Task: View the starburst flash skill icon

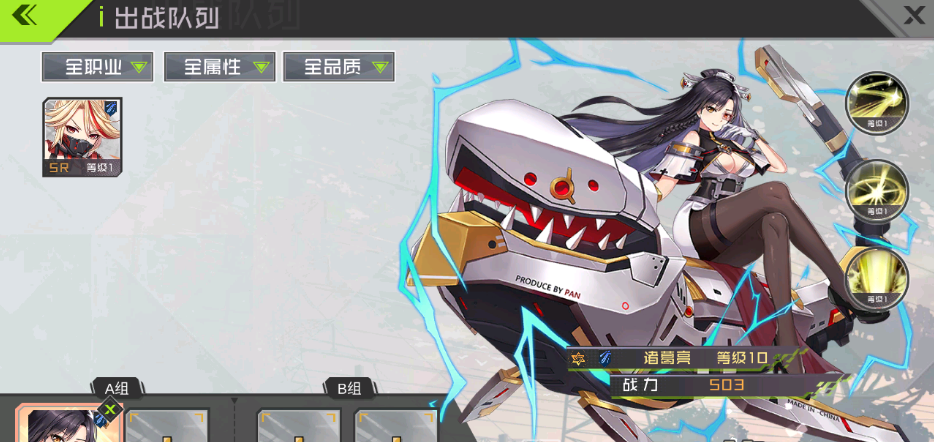Action: pos(877,190)
